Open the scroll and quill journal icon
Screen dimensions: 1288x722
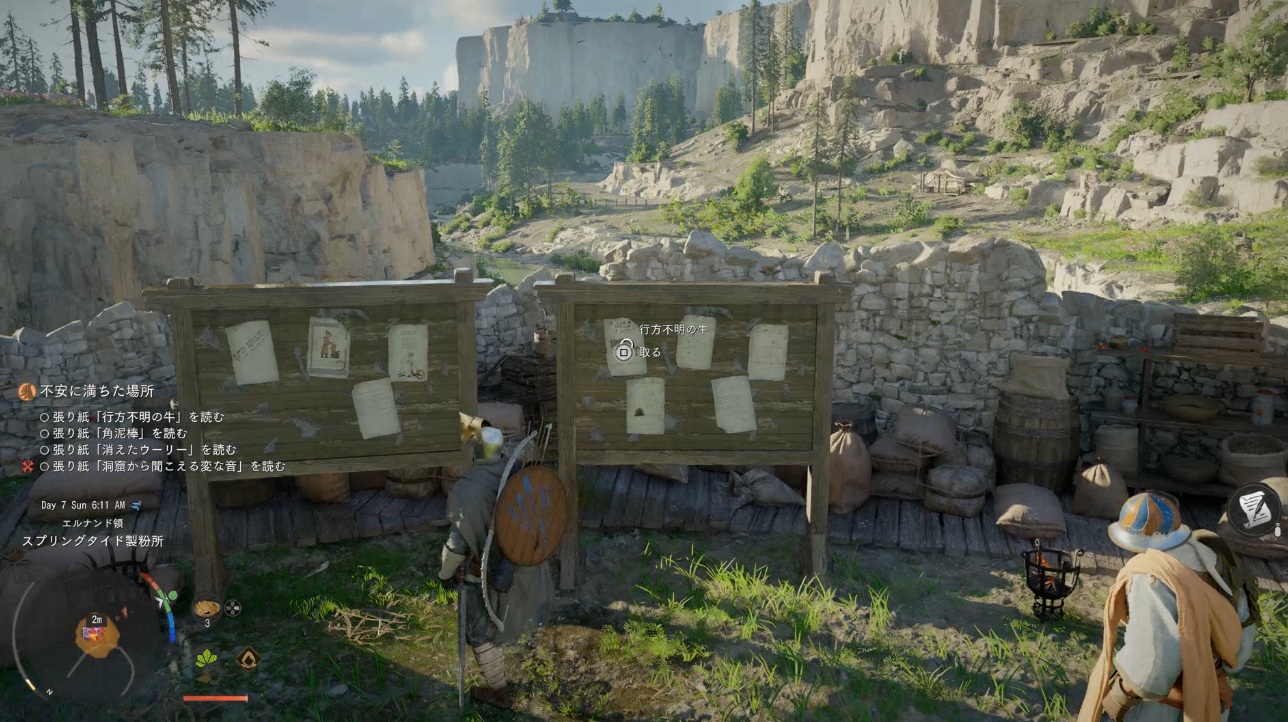[1254, 509]
